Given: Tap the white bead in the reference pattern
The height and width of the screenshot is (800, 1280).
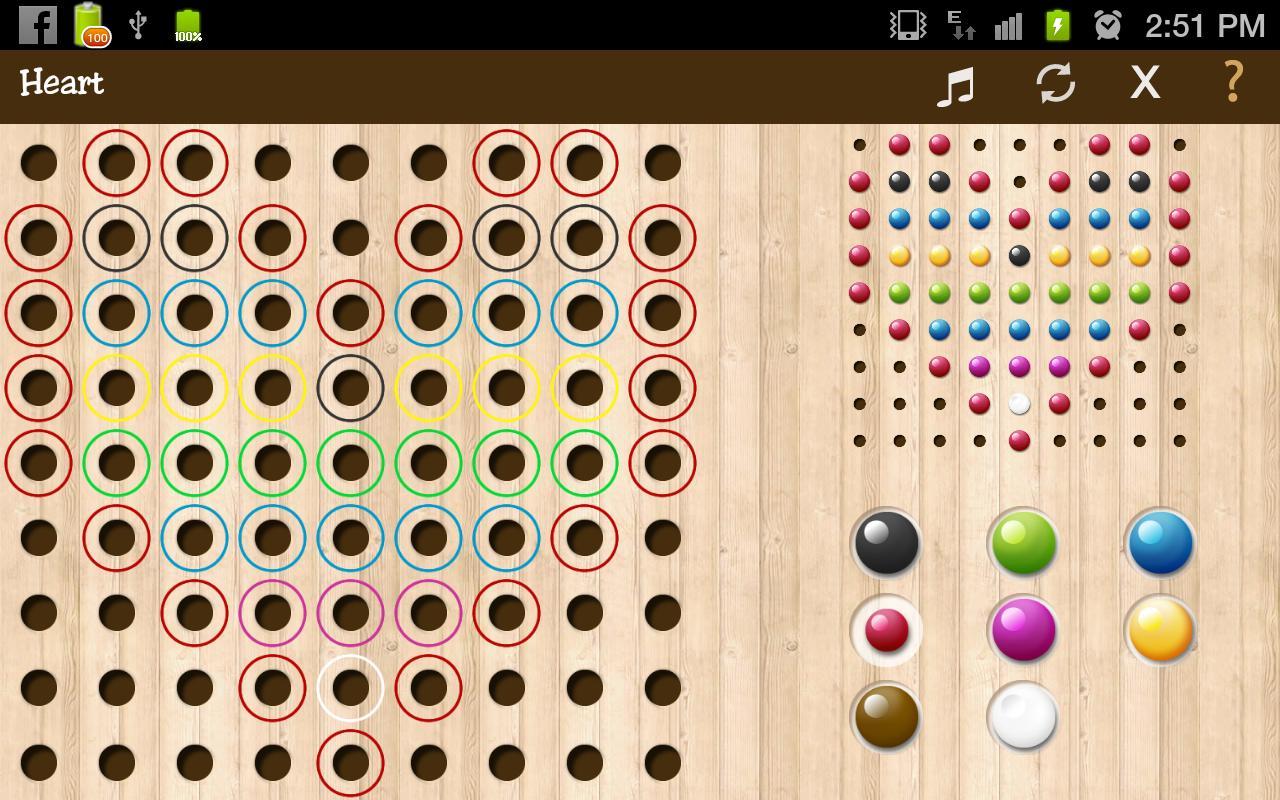Looking at the screenshot, I should coord(1017,403).
